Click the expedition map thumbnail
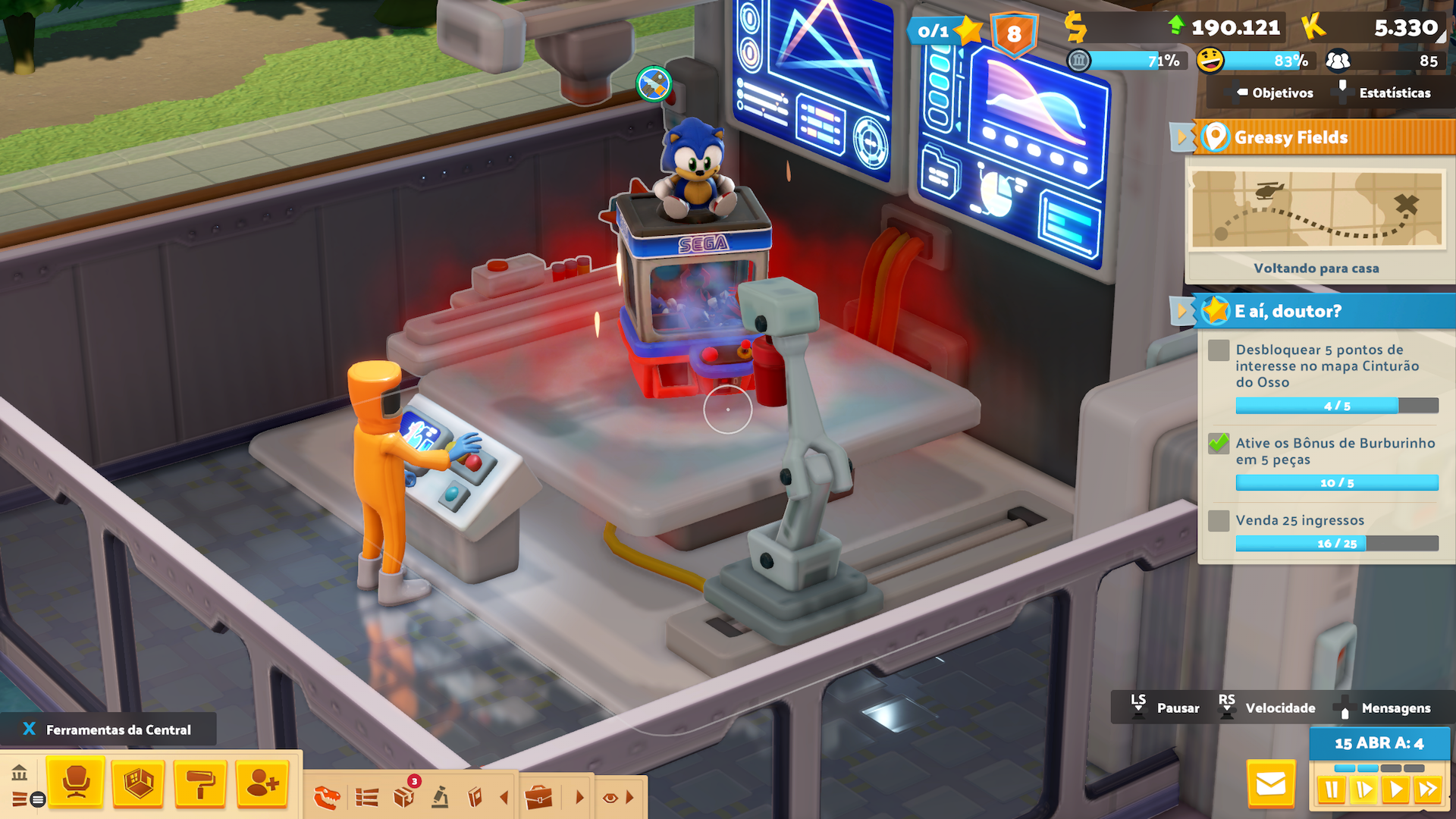The width and height of the screenshot is (1456, 819). click(1316, 210)
